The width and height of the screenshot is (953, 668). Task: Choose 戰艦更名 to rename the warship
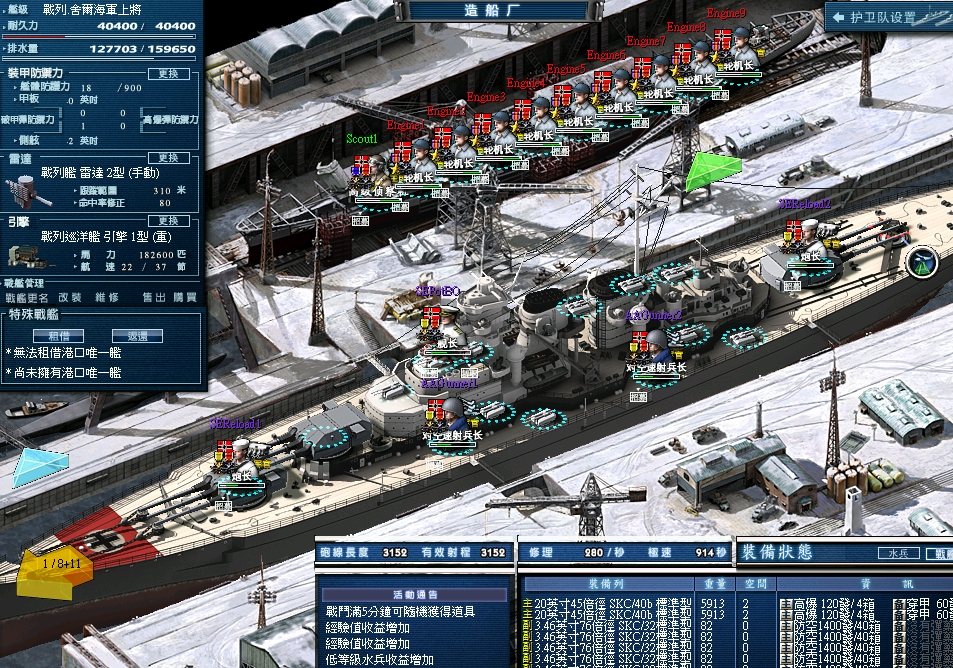[x=26, y=297]
